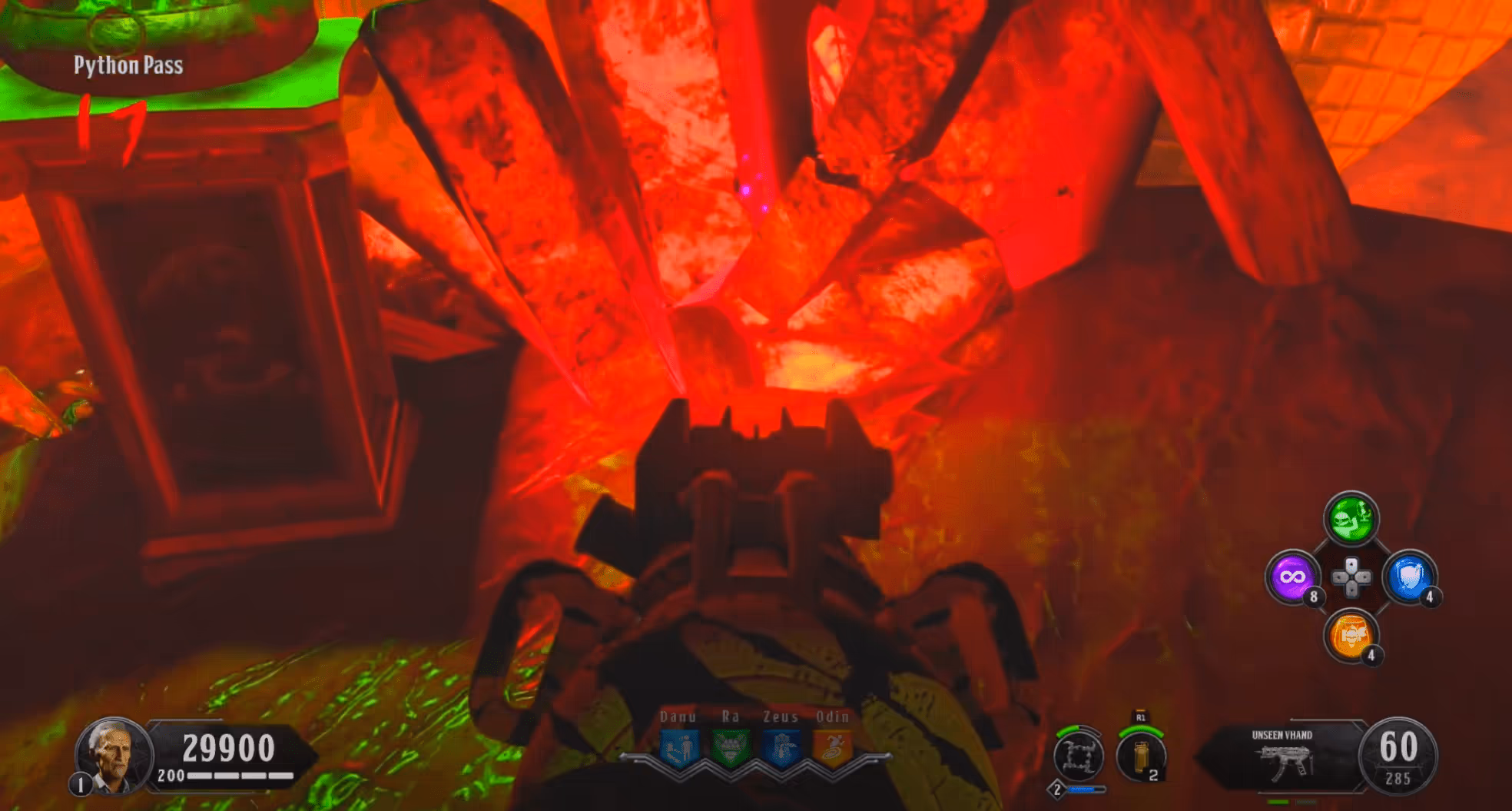Activate the green elixir at the top

(1351, 519)
